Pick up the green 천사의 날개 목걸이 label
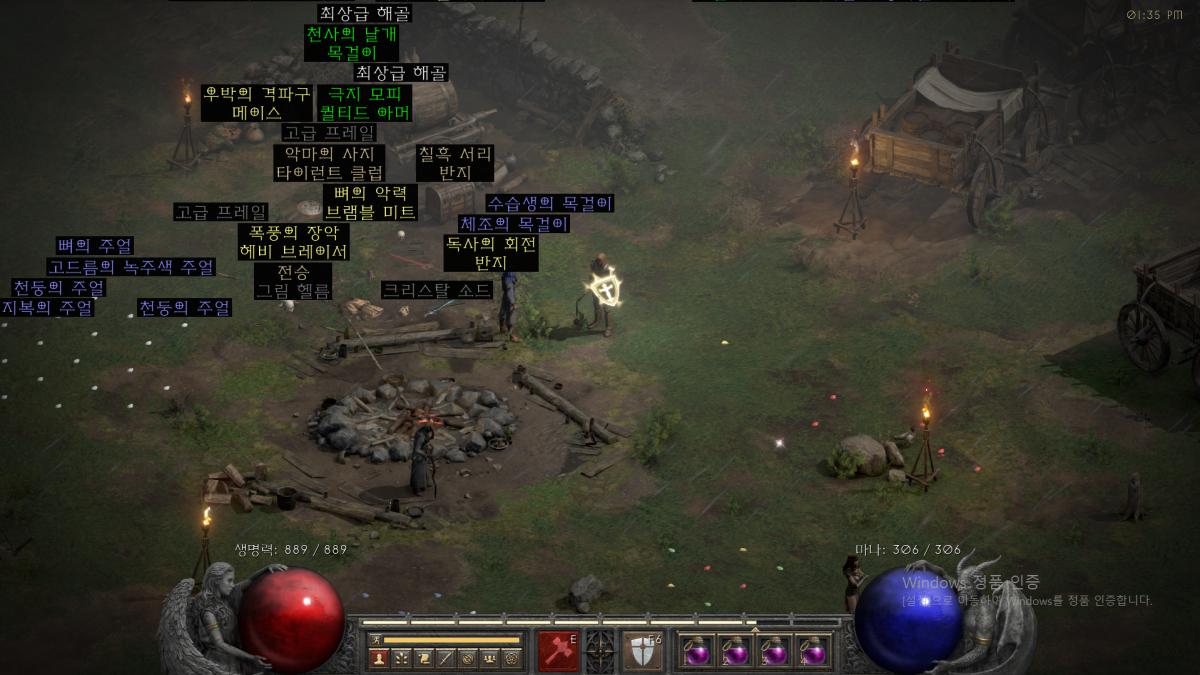The height and width of the screenshot is (675, 1200). pos(350,43)
